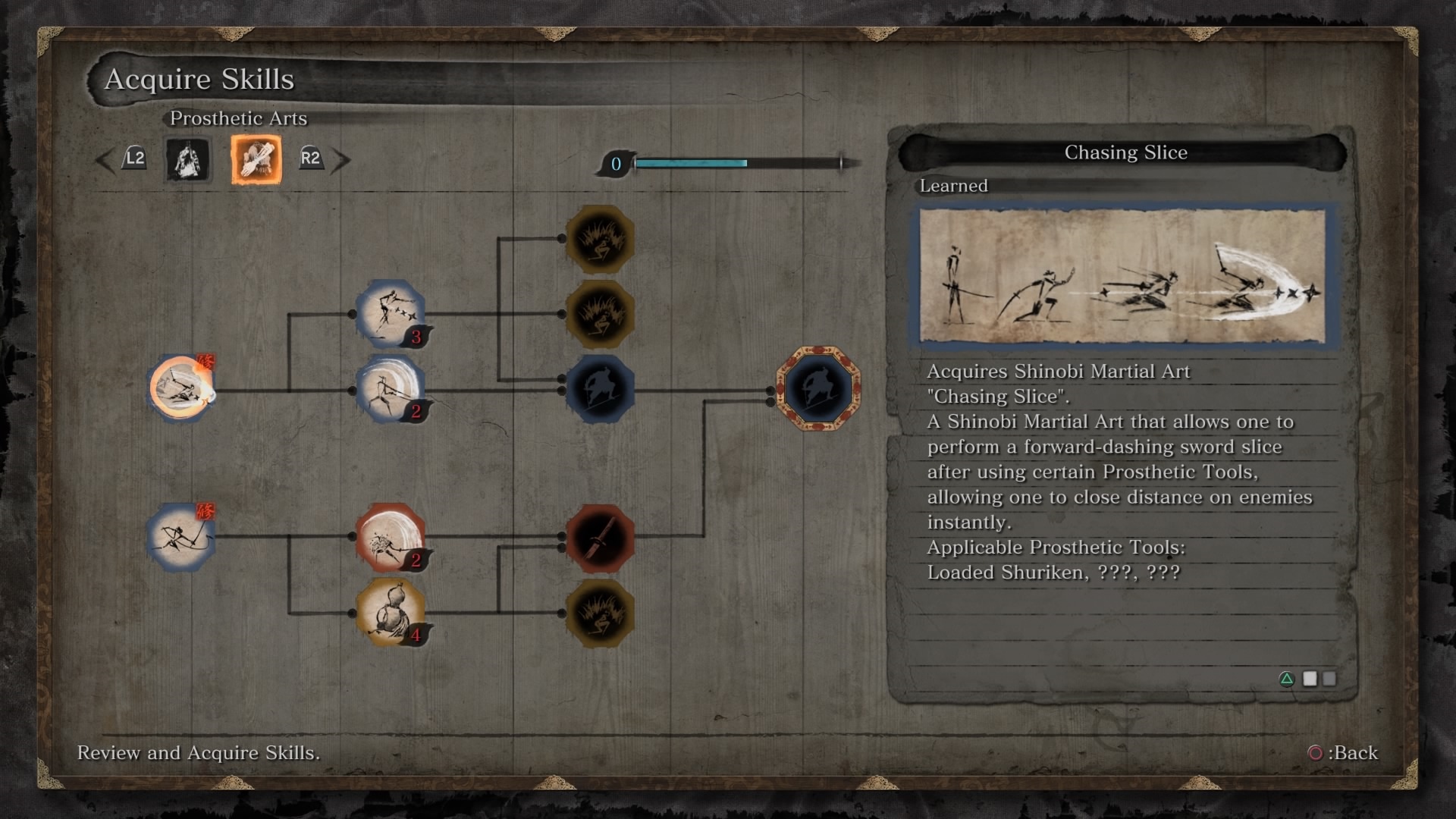Select the plain blue shinobi silhouette node
Viewport: 1456px width, 819px height.
(x=600, y=388)
